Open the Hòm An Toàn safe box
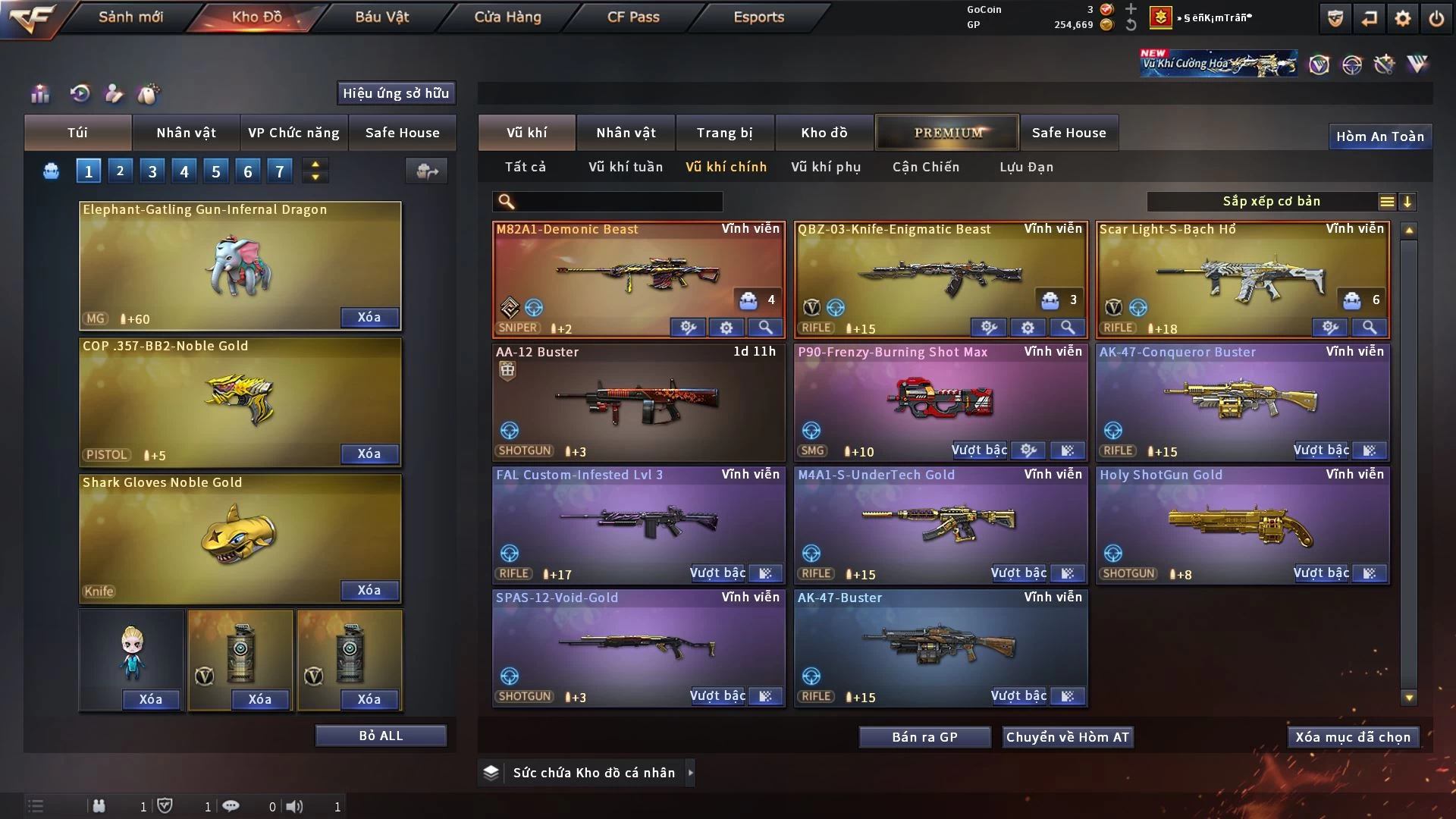This screenshot has width=1456, height=819. pyautogui.click(x=1379, y=136)
